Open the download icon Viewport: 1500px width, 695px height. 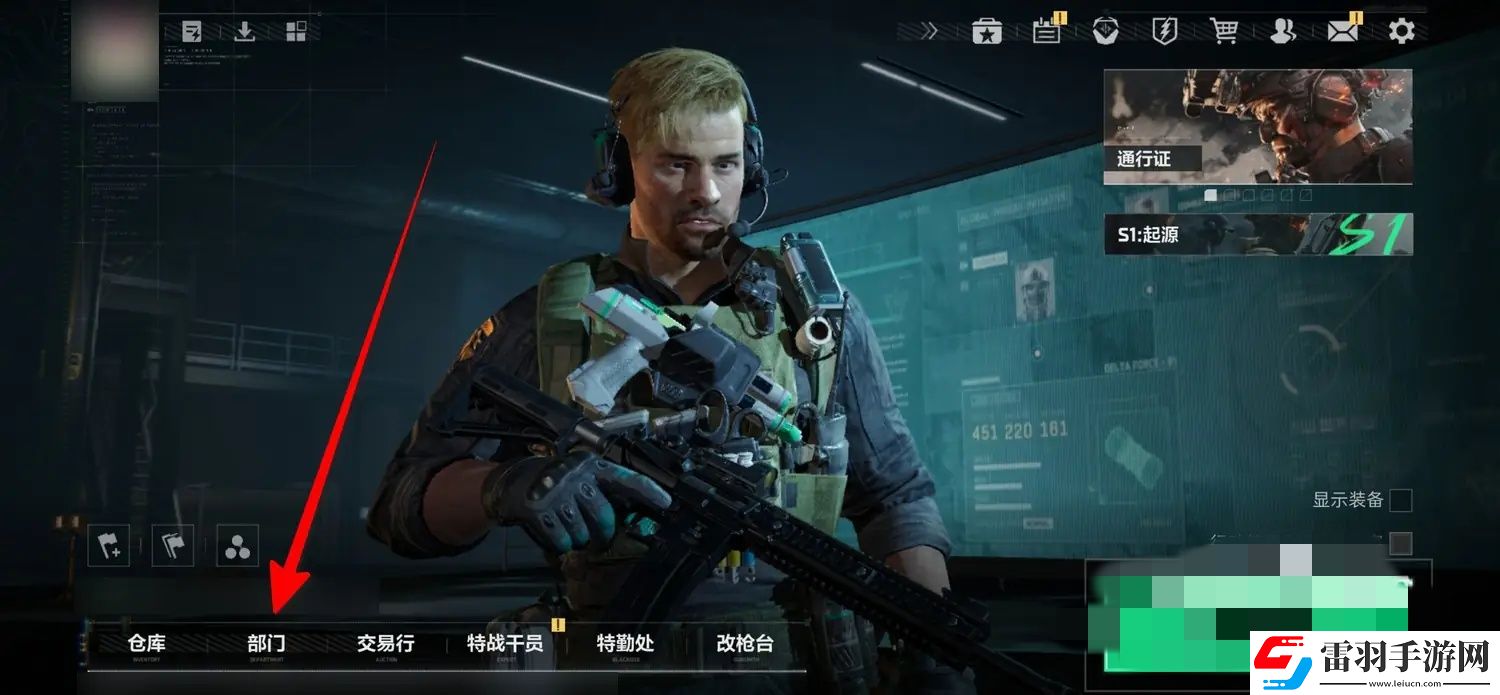244,31
